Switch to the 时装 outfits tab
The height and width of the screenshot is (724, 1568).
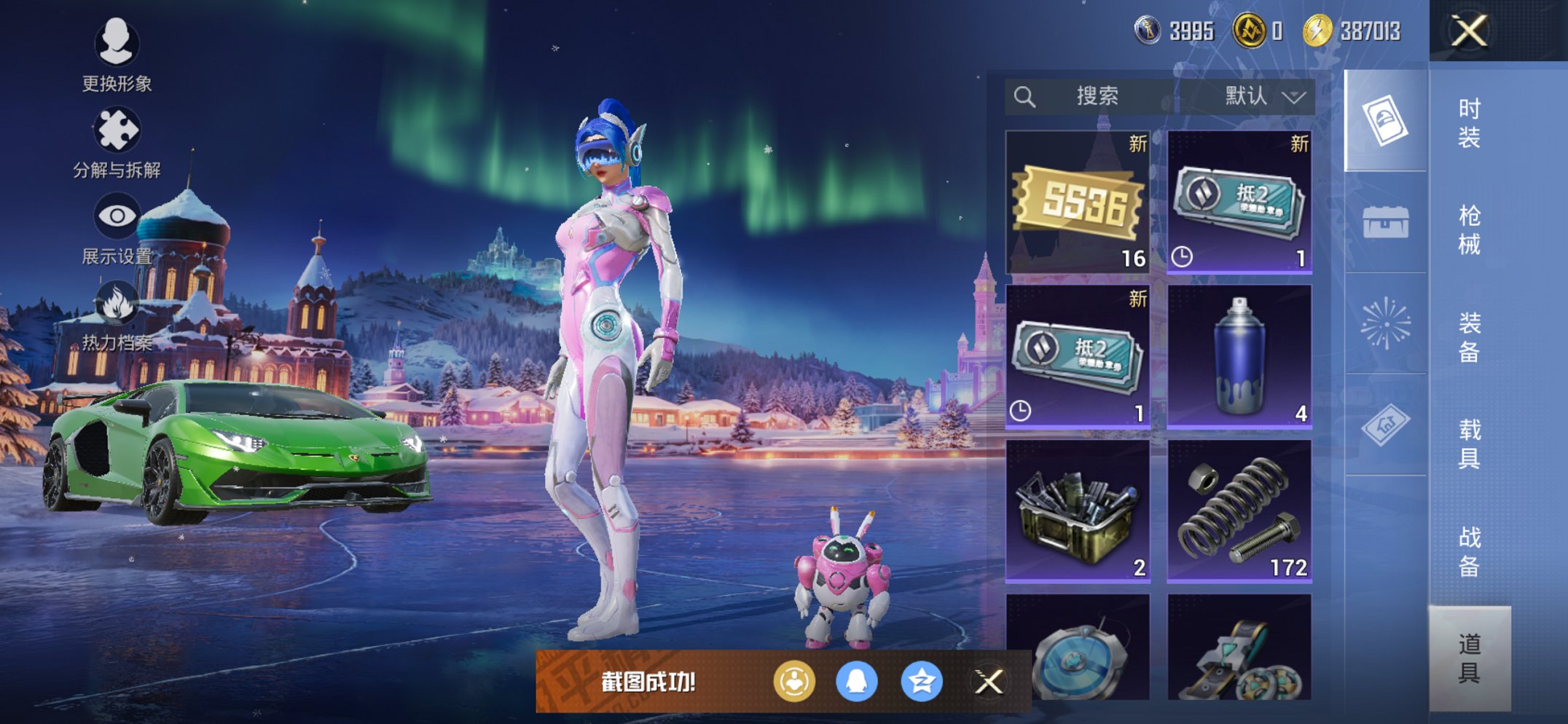1469,122
